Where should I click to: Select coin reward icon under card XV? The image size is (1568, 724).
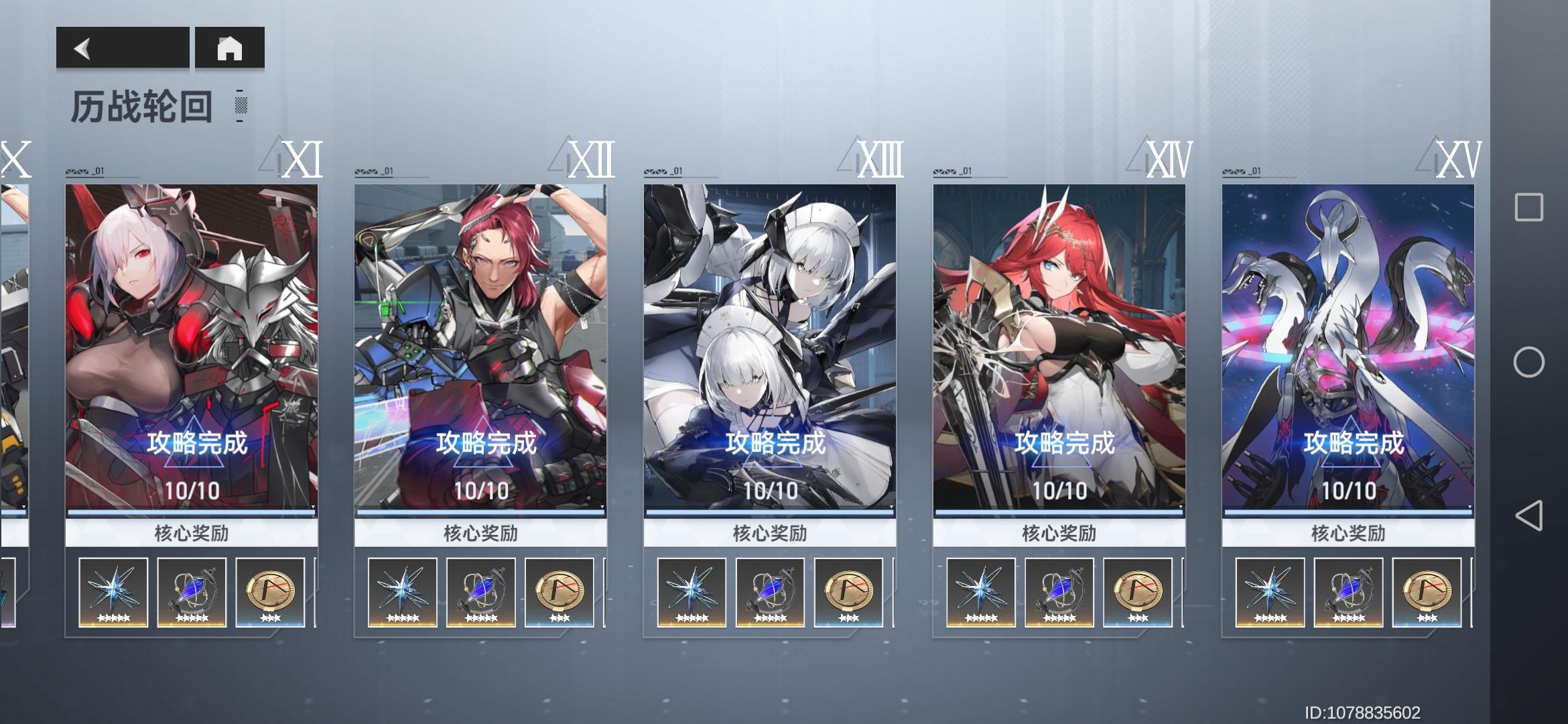pyautogui.click(x=1426, y=593)
